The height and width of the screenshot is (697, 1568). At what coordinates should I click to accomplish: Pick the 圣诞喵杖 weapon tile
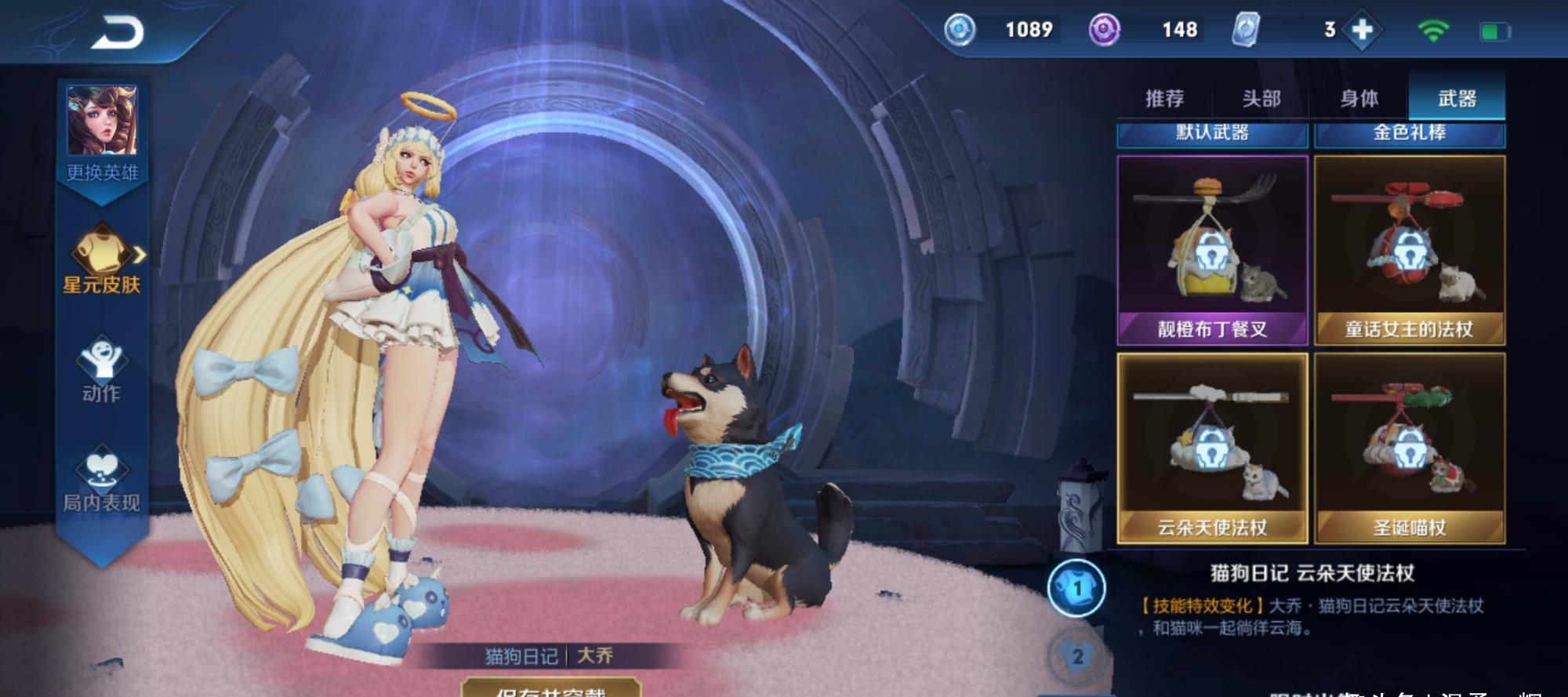pyautogui.click(x=1409, y=448)
